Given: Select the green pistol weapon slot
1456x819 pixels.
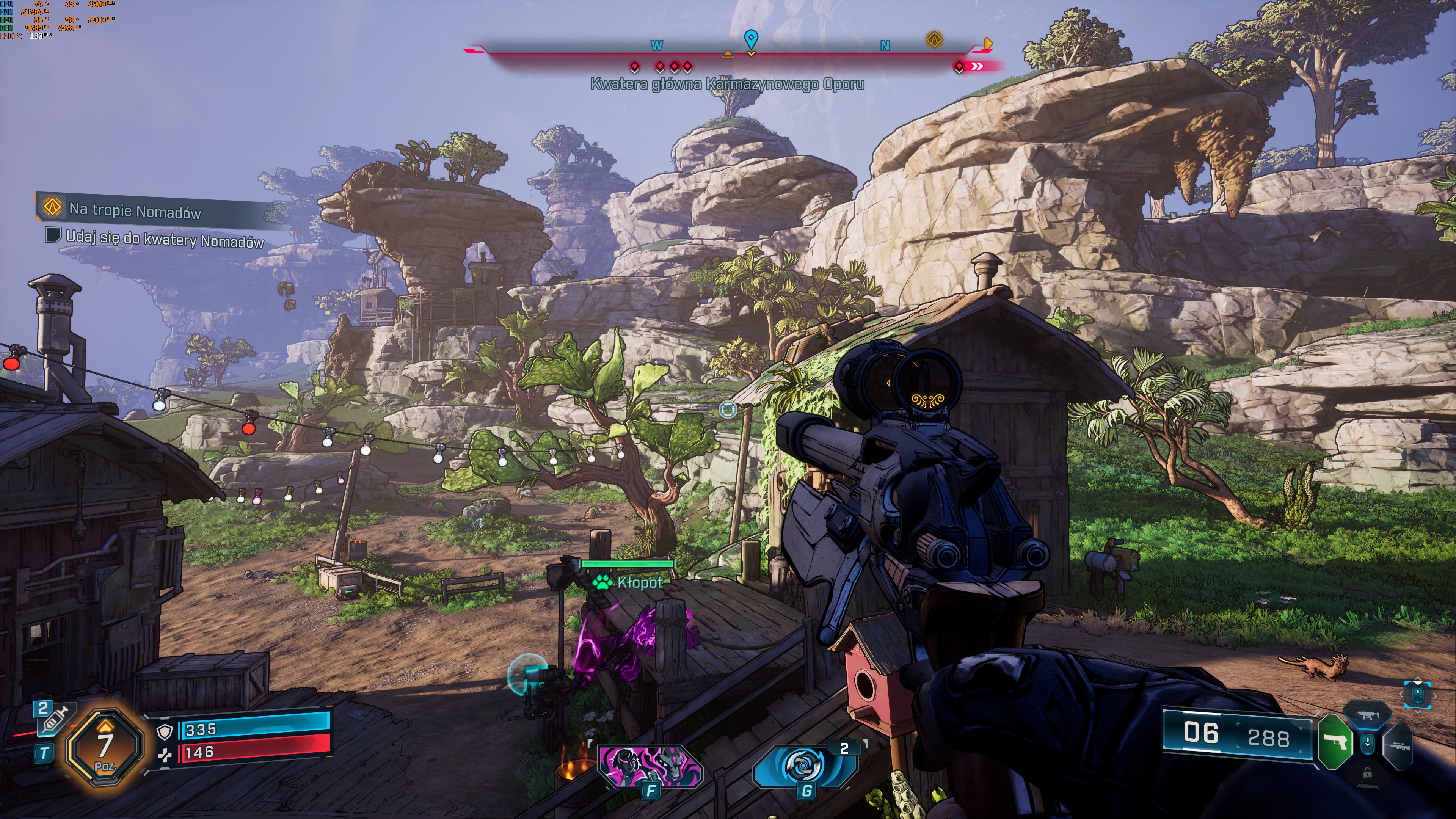Looking at the screenshot, I should (1336, 741).
